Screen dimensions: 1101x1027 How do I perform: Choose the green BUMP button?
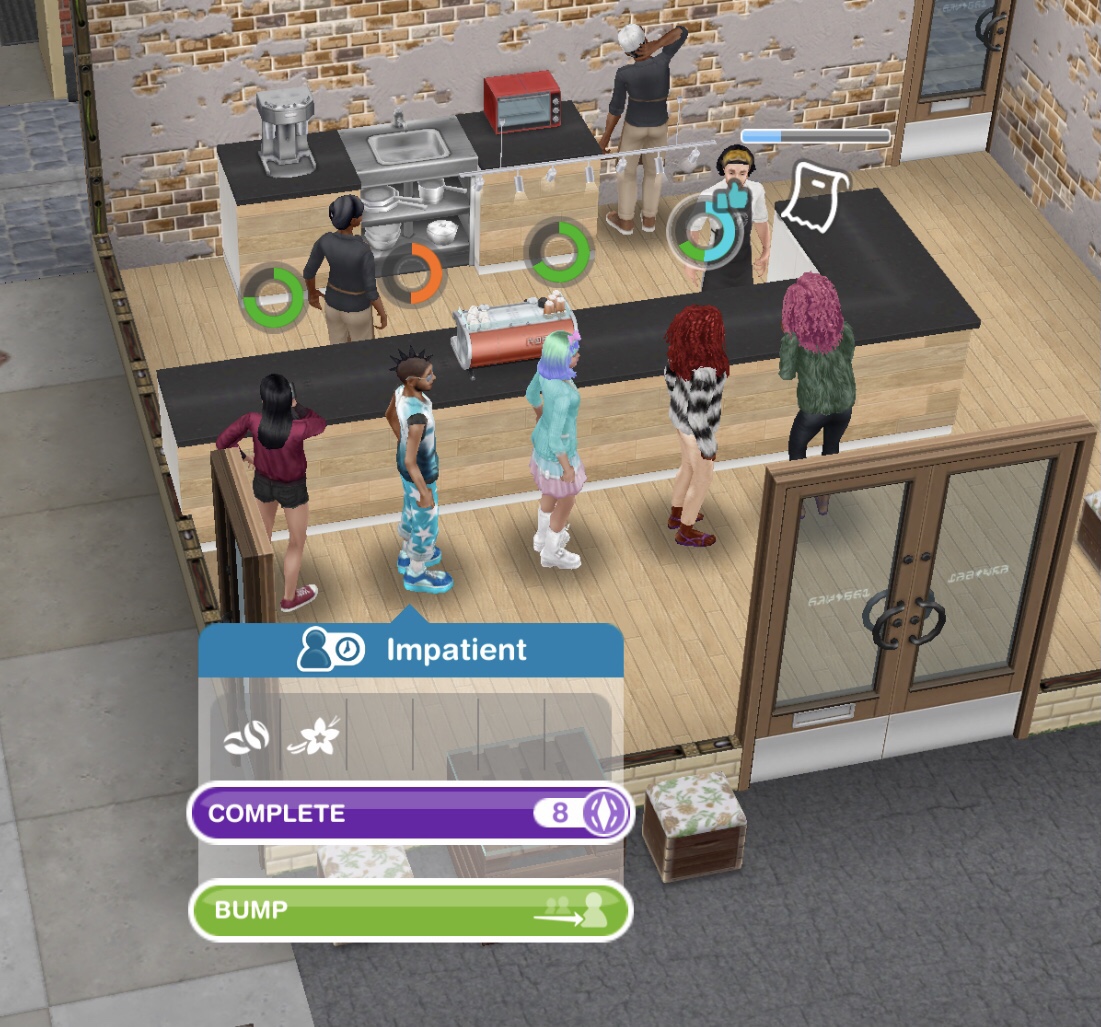tap(410, 910)
